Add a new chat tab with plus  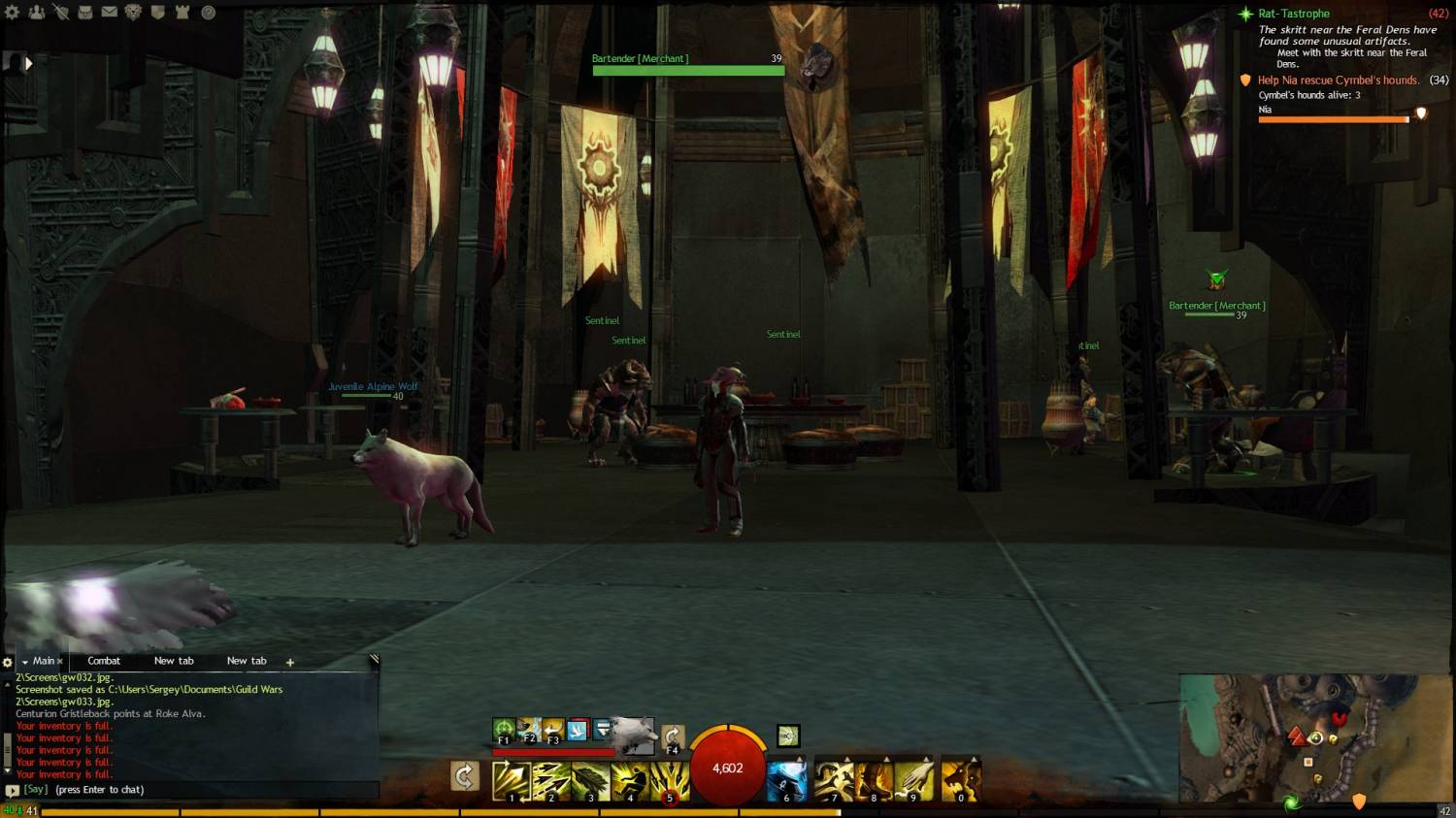[289, 662]
